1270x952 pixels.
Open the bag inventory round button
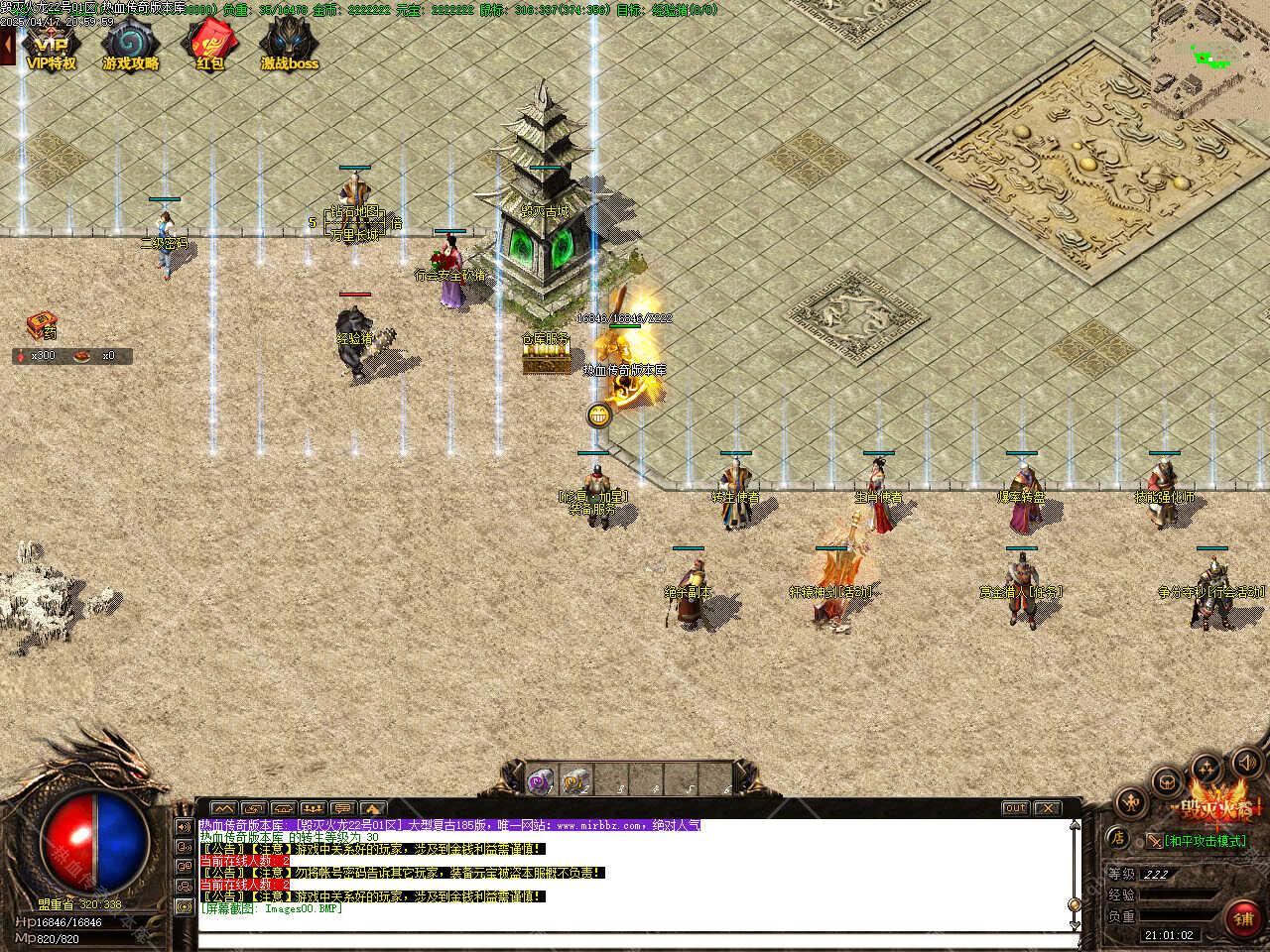tap(1167, 780)
